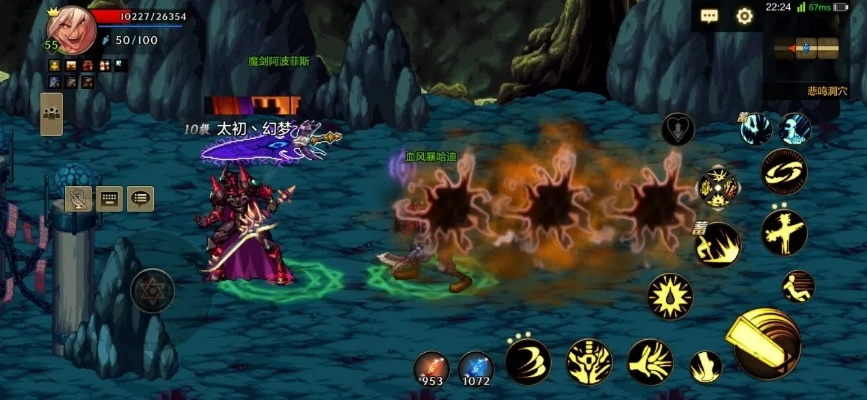Image resolution: width=867 pixels, height=400 pixels.
Task: Open the quick message list button
Action: point(140,199)
